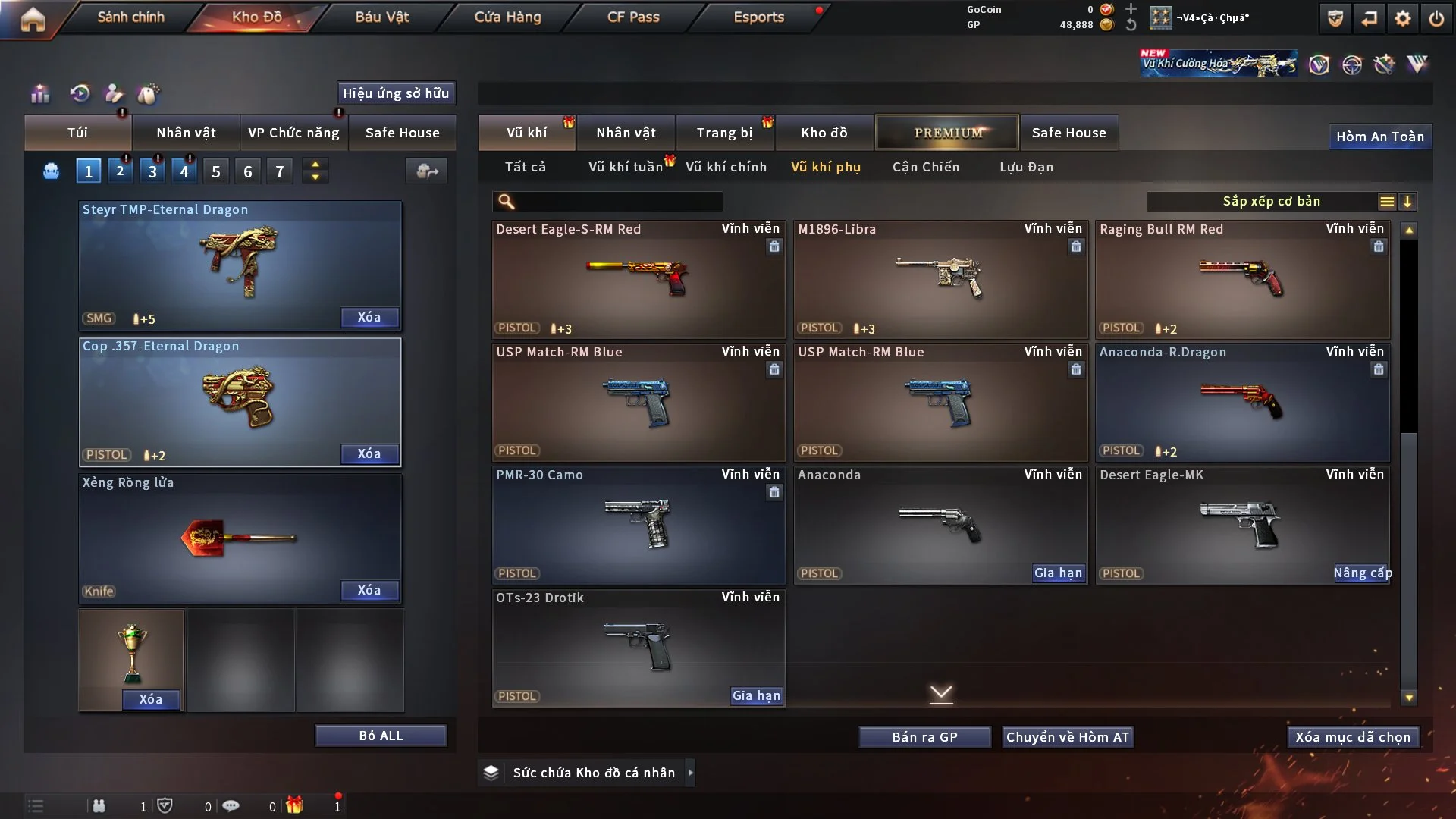Go to Sảnh chính lobby
Image resolution: width=1456 pixels, height=819 pixels.
pos(130,17)
